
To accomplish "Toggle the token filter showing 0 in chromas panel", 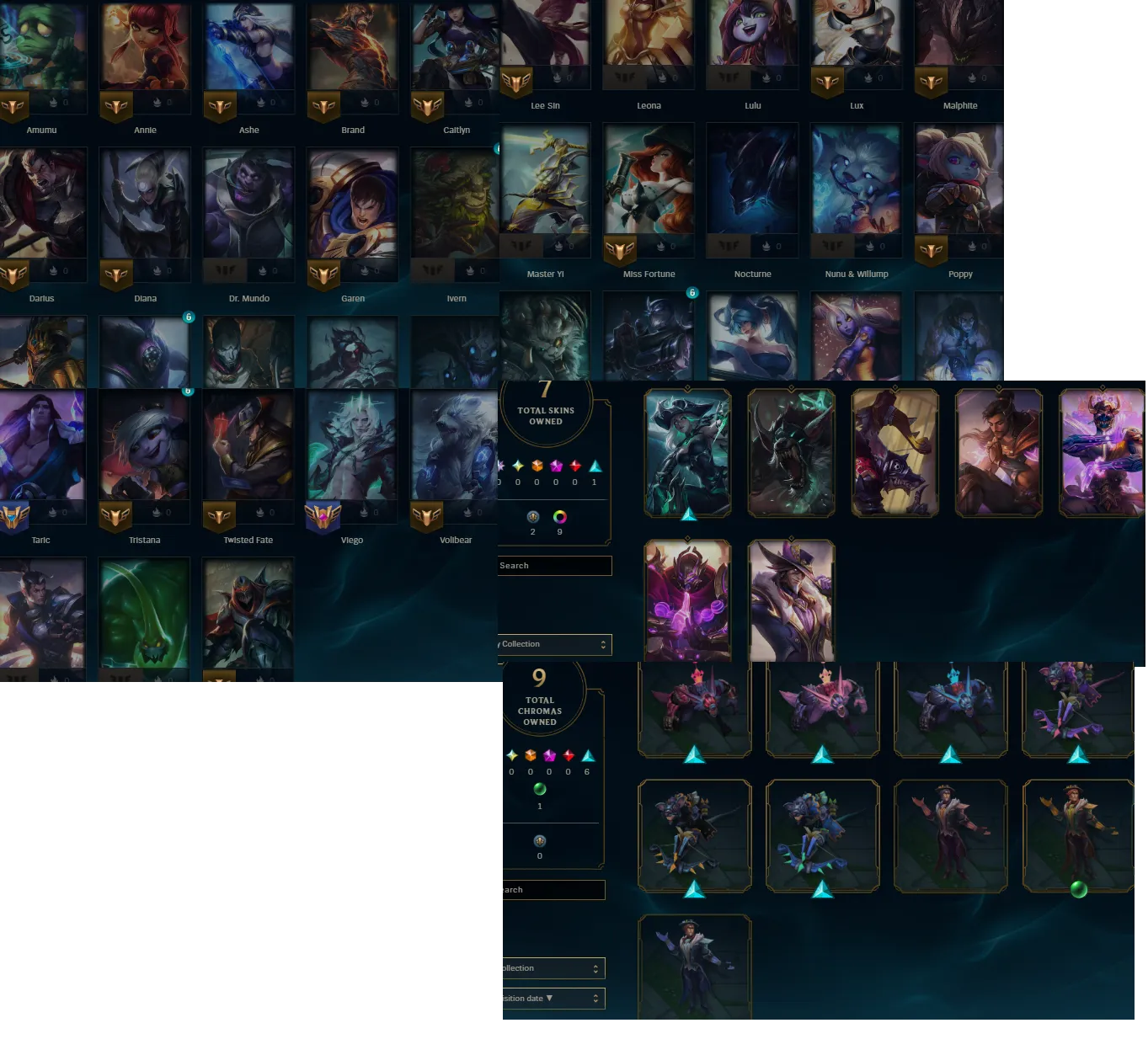I will [x=540, y=842].
